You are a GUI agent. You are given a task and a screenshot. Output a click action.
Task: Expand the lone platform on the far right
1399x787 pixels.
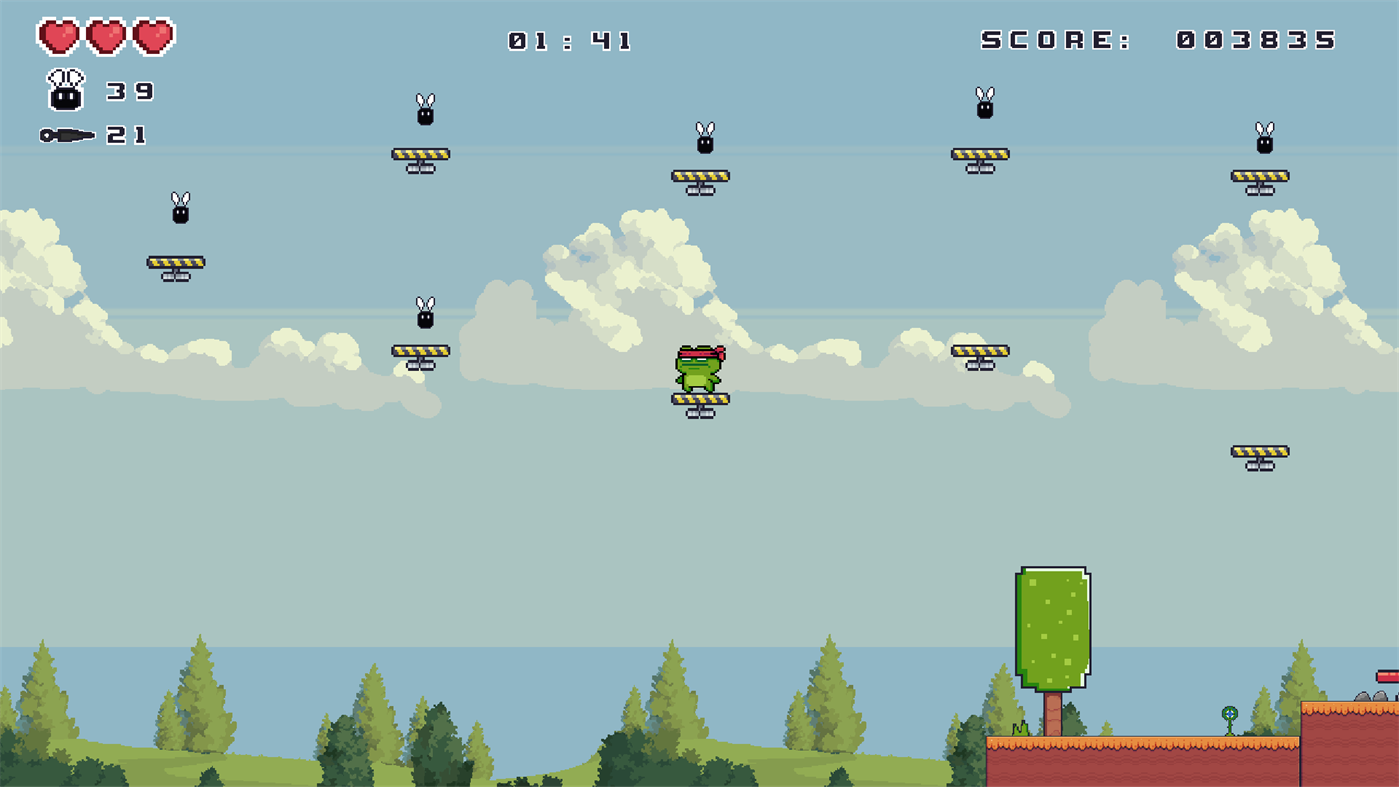1260,449
